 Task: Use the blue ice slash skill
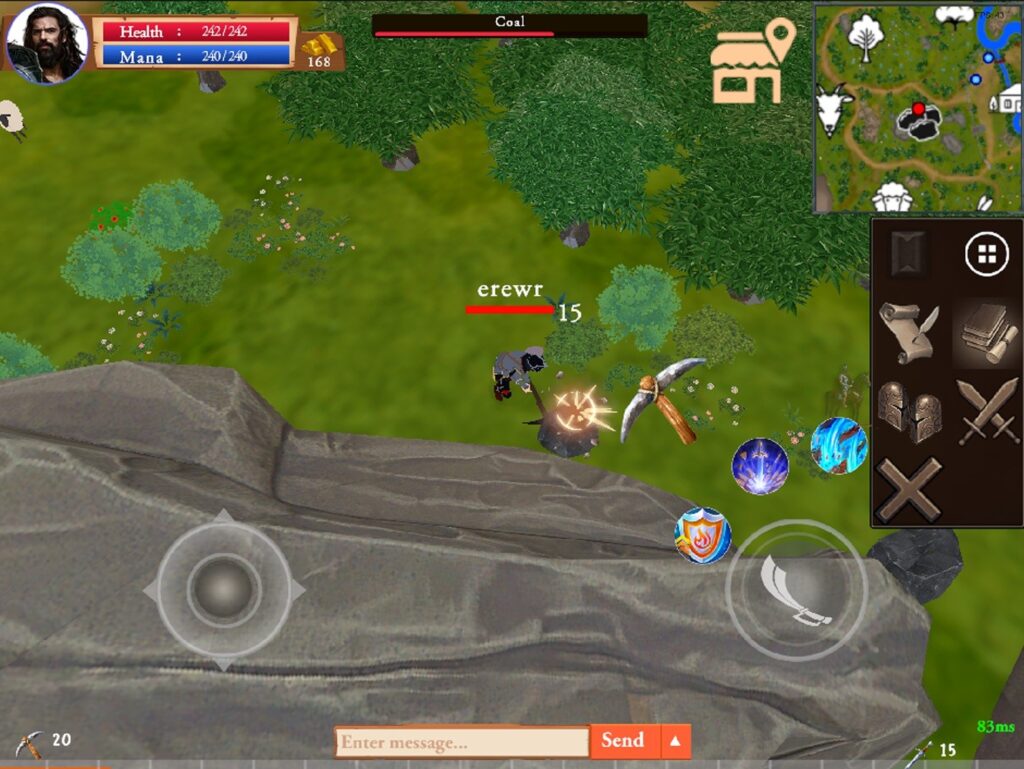(838, 446)
